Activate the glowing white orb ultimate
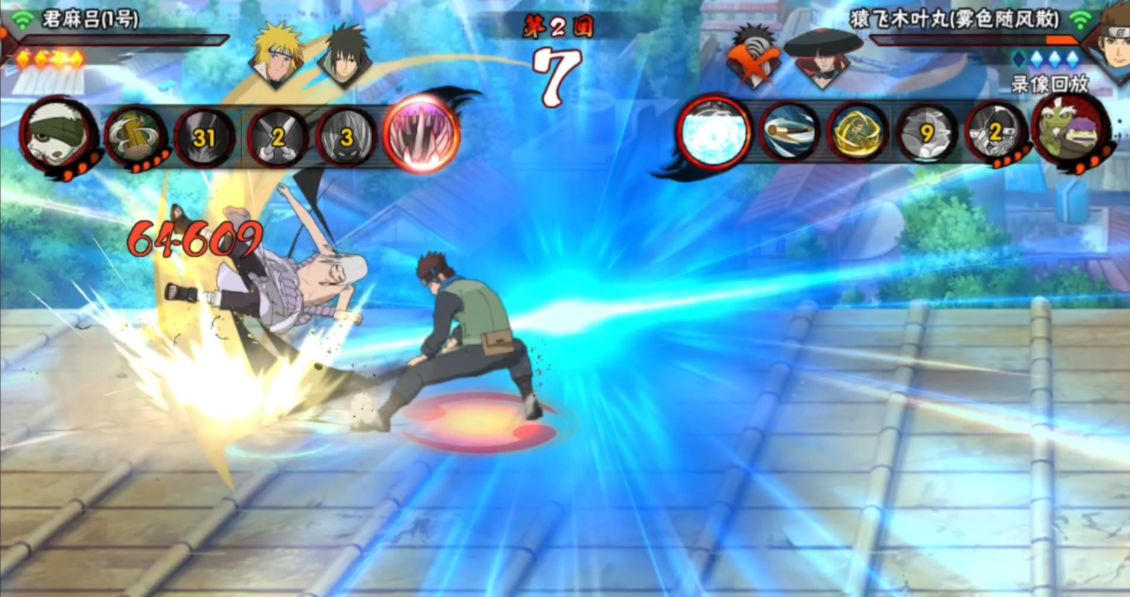Screen dimensions: 1130x597 [714, 133]
